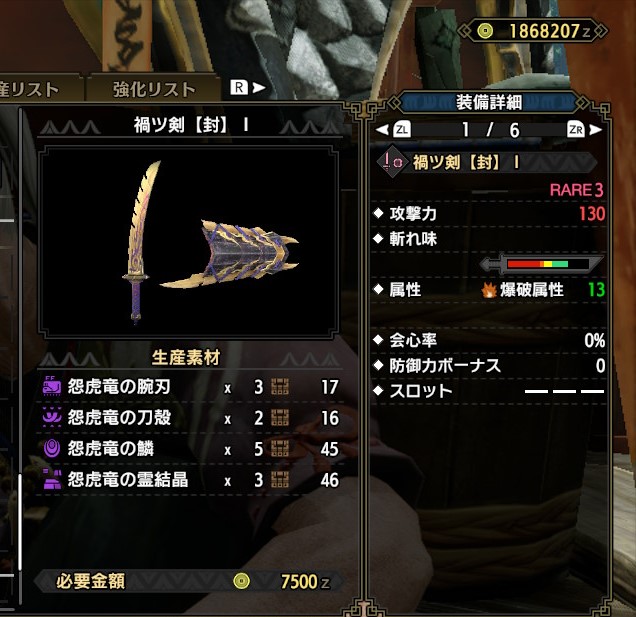The height and width of the screenshot is (617, 636).
Task: Choose the 怨虎竜の刀殻 material row
Action: 190,418
